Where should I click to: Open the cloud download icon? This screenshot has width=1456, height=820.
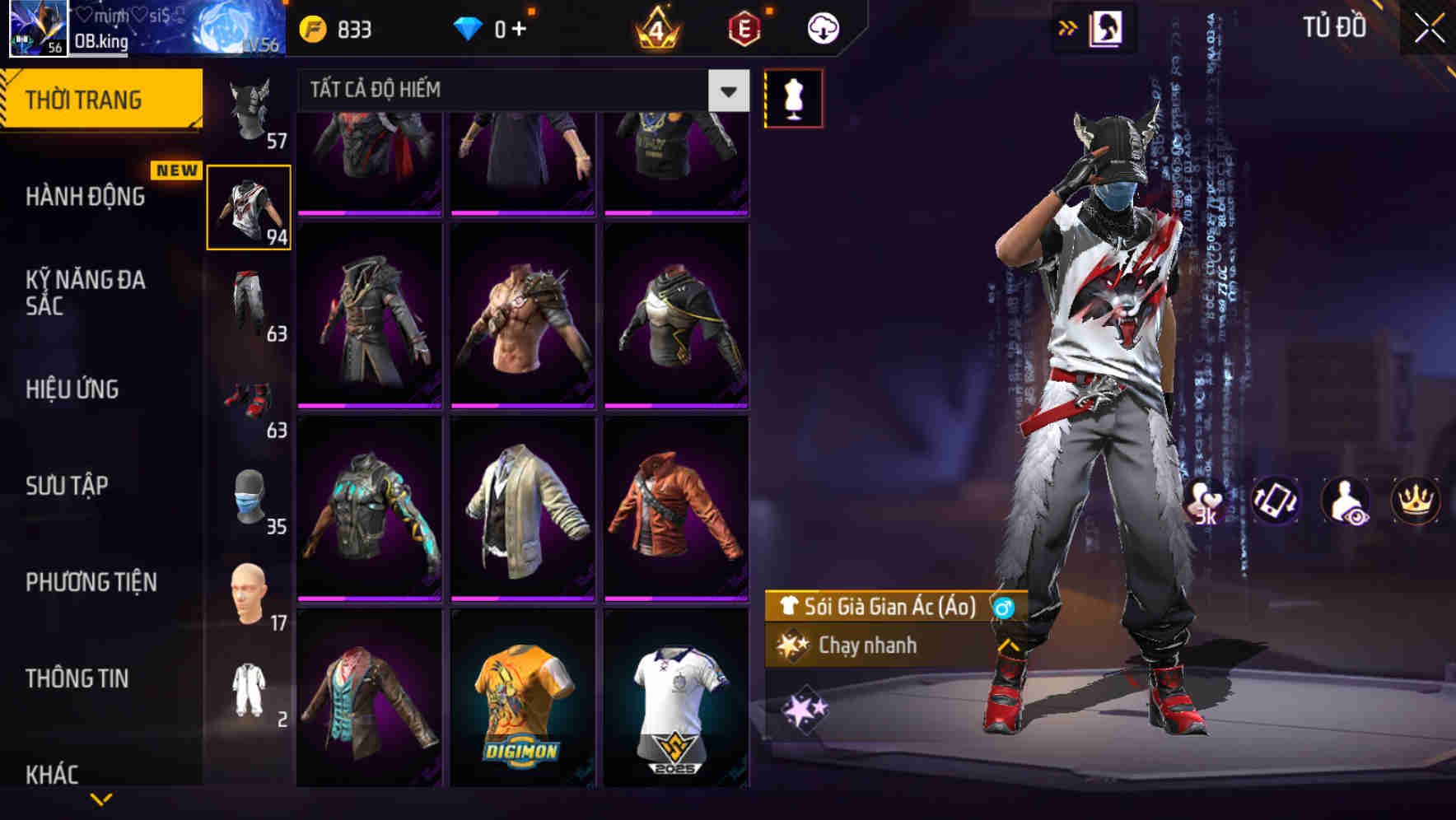(821, 27)
